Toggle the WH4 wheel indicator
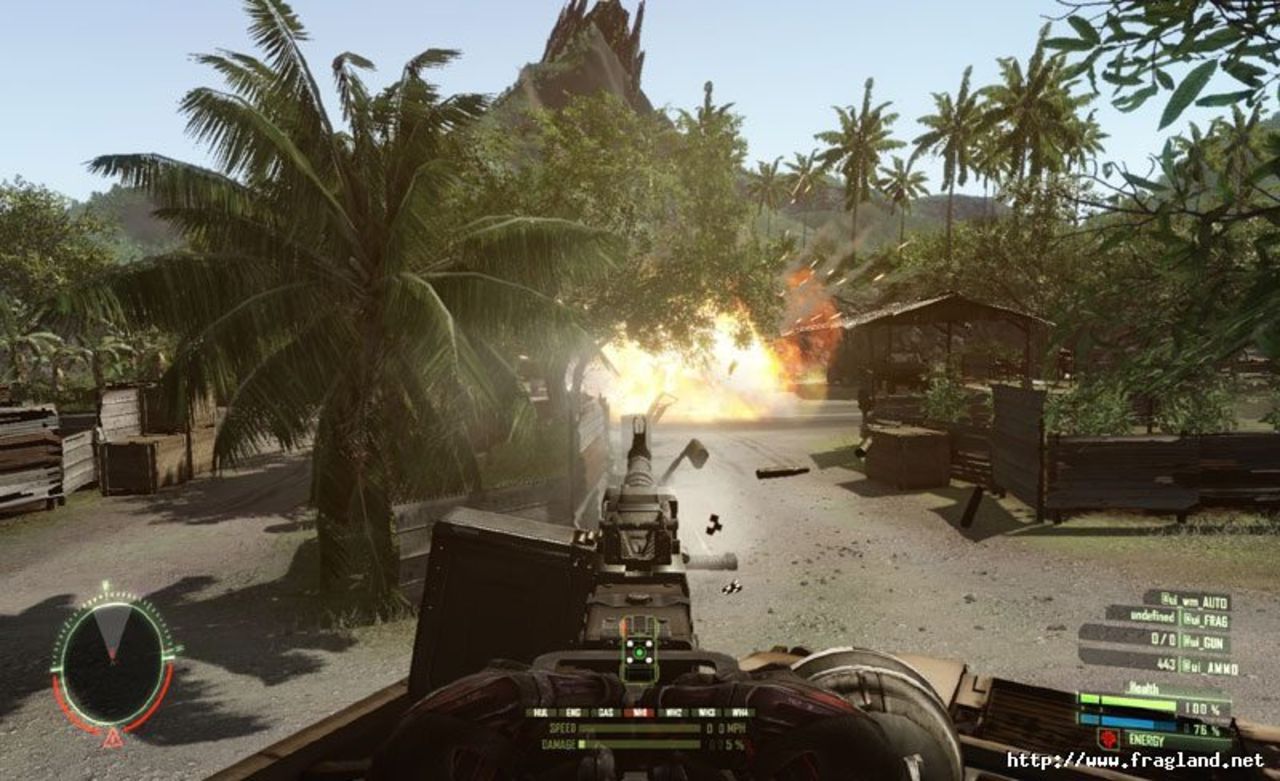Viewport: 1280px width, 781px height. point(739,712)
